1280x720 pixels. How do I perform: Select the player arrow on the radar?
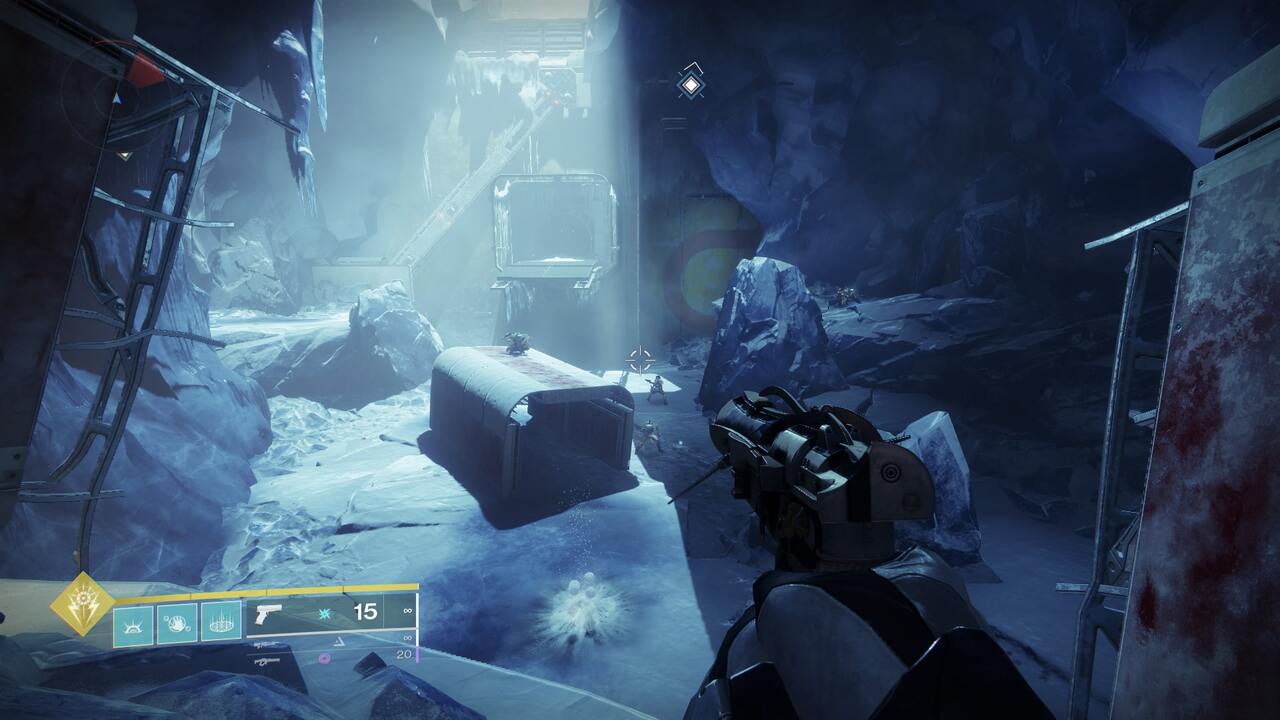tap(117, 99)
